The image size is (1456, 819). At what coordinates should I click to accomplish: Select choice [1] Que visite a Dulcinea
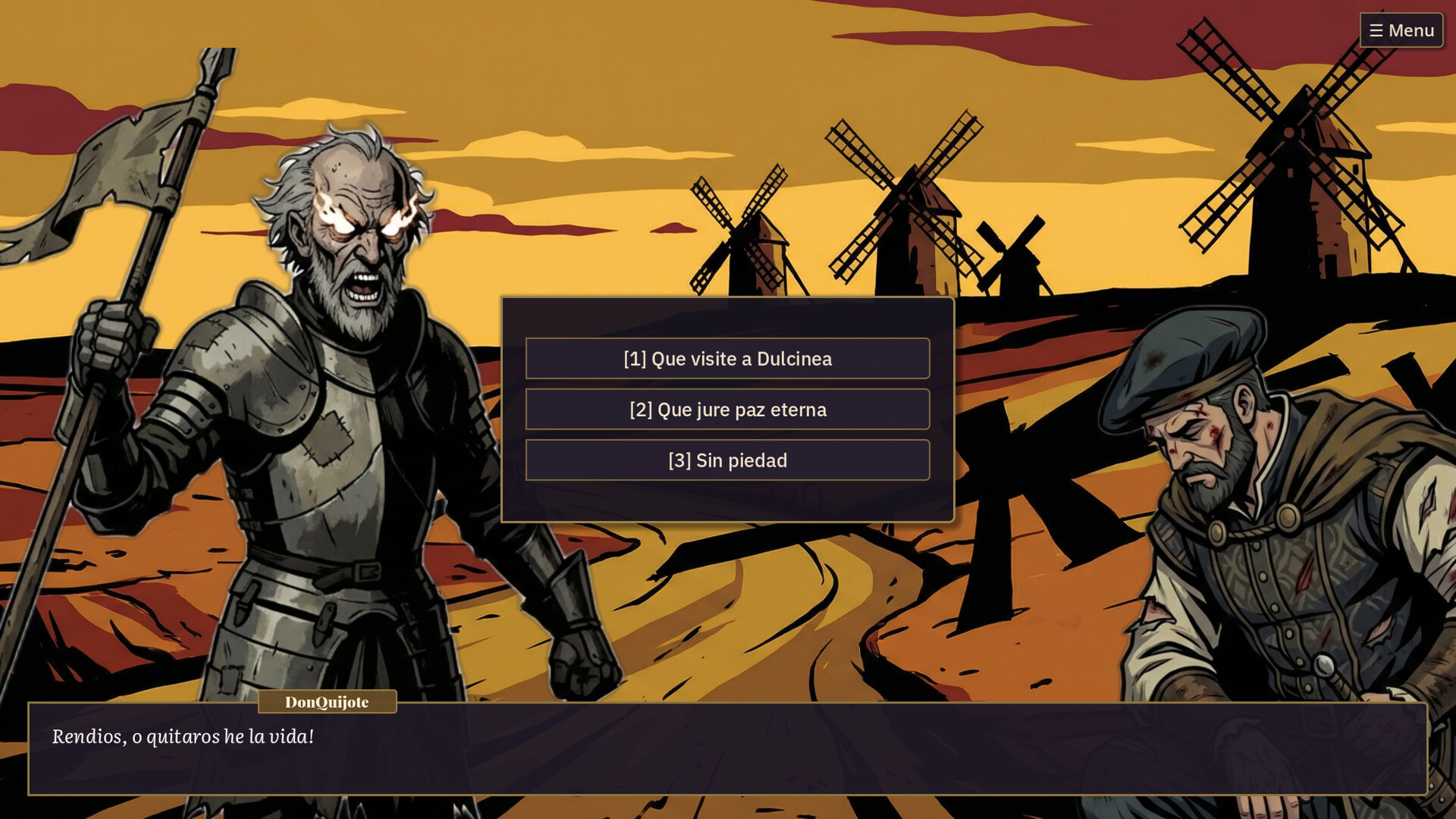click(726, 359)
